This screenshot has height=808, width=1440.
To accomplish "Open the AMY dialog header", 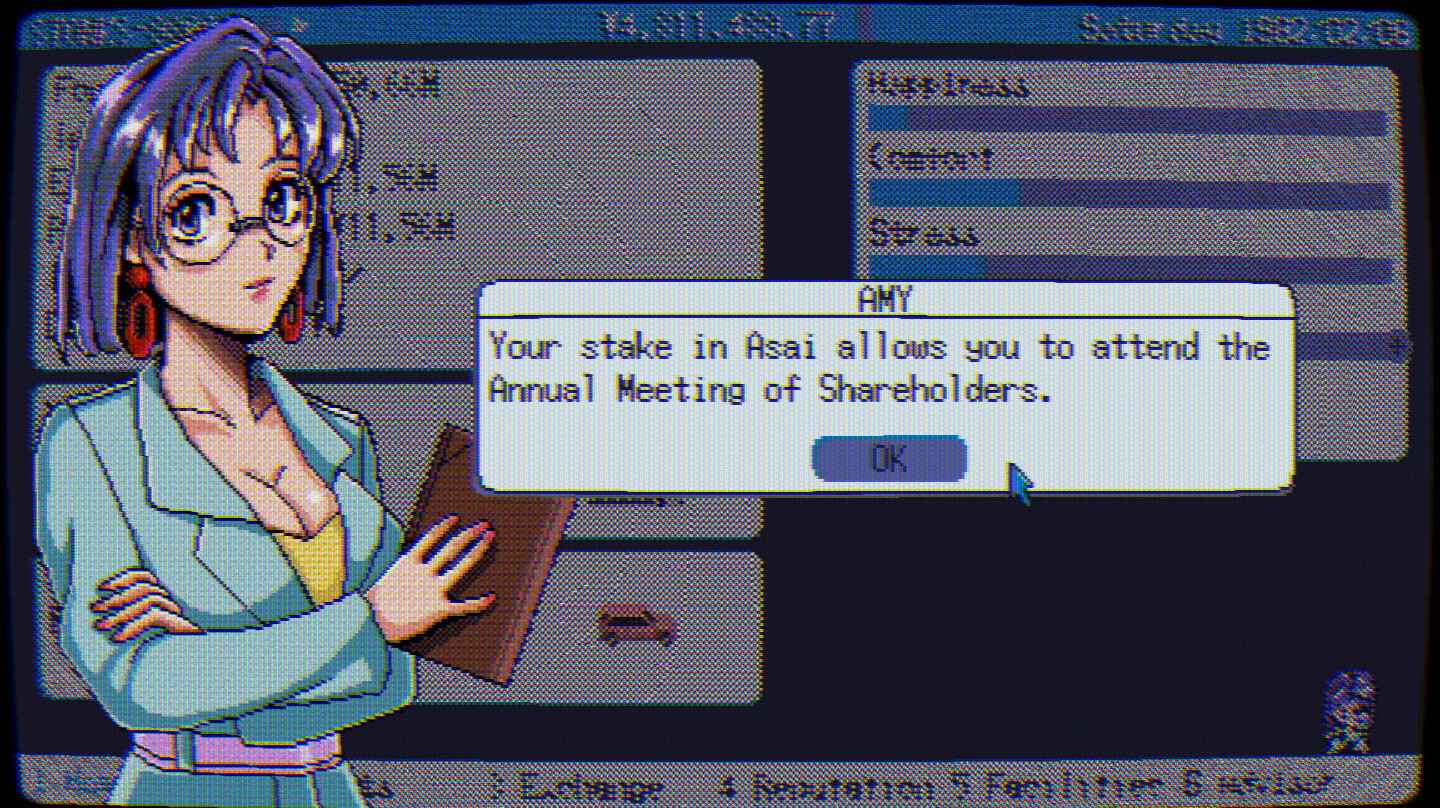I will tap(888, 298).
